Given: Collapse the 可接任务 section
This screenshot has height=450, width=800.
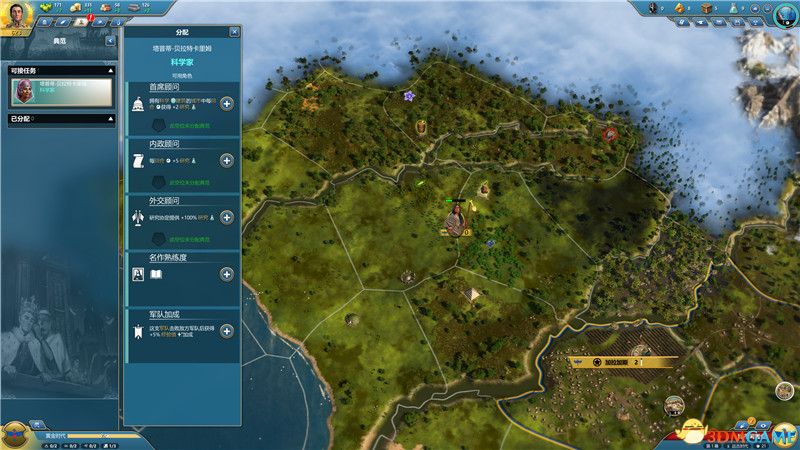Looking at the screenshot, I should coord(112,71).
